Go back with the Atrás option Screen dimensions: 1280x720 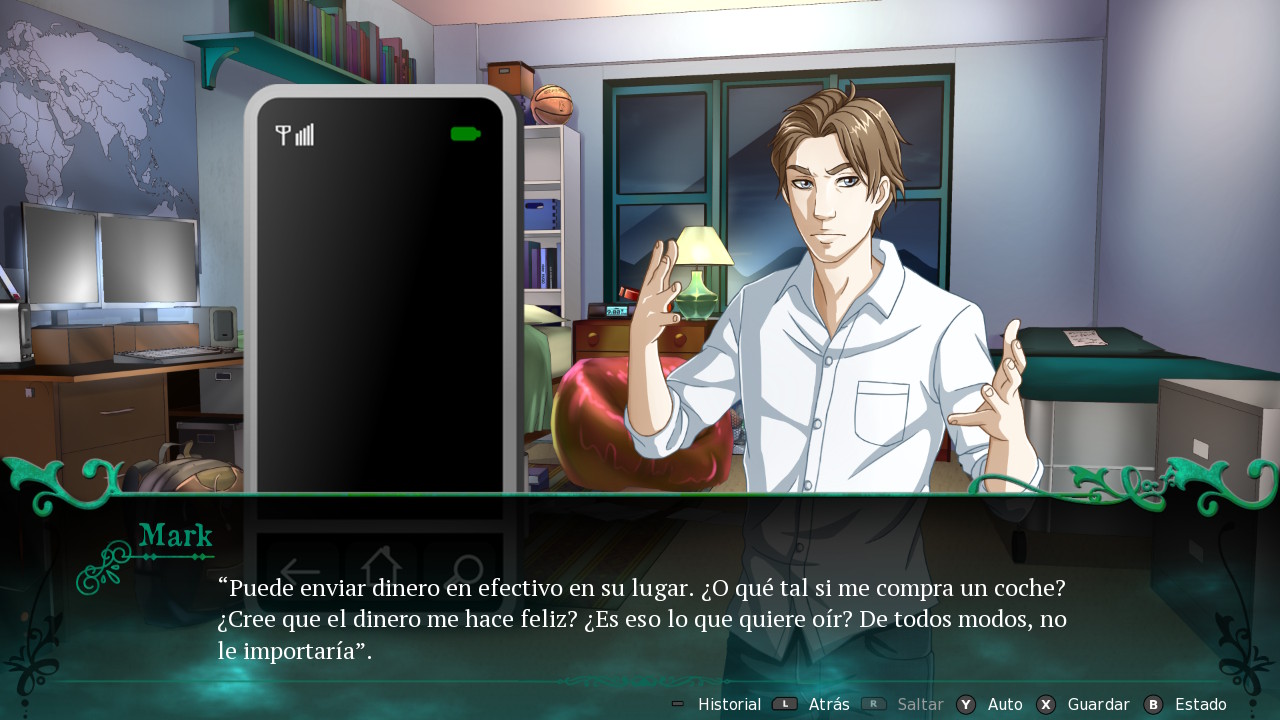(828, 705)
